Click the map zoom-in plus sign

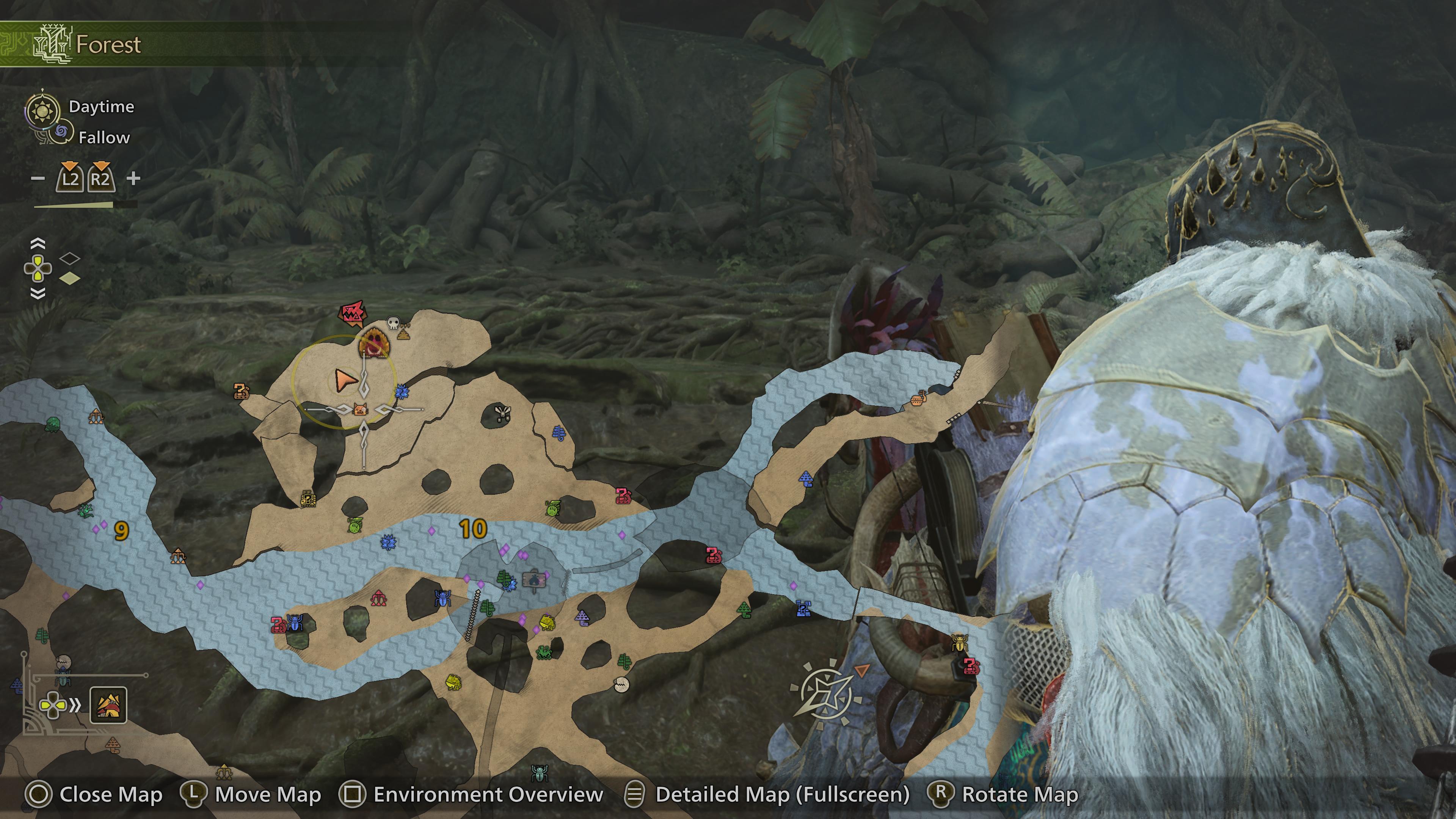click(x=133, y=179)
